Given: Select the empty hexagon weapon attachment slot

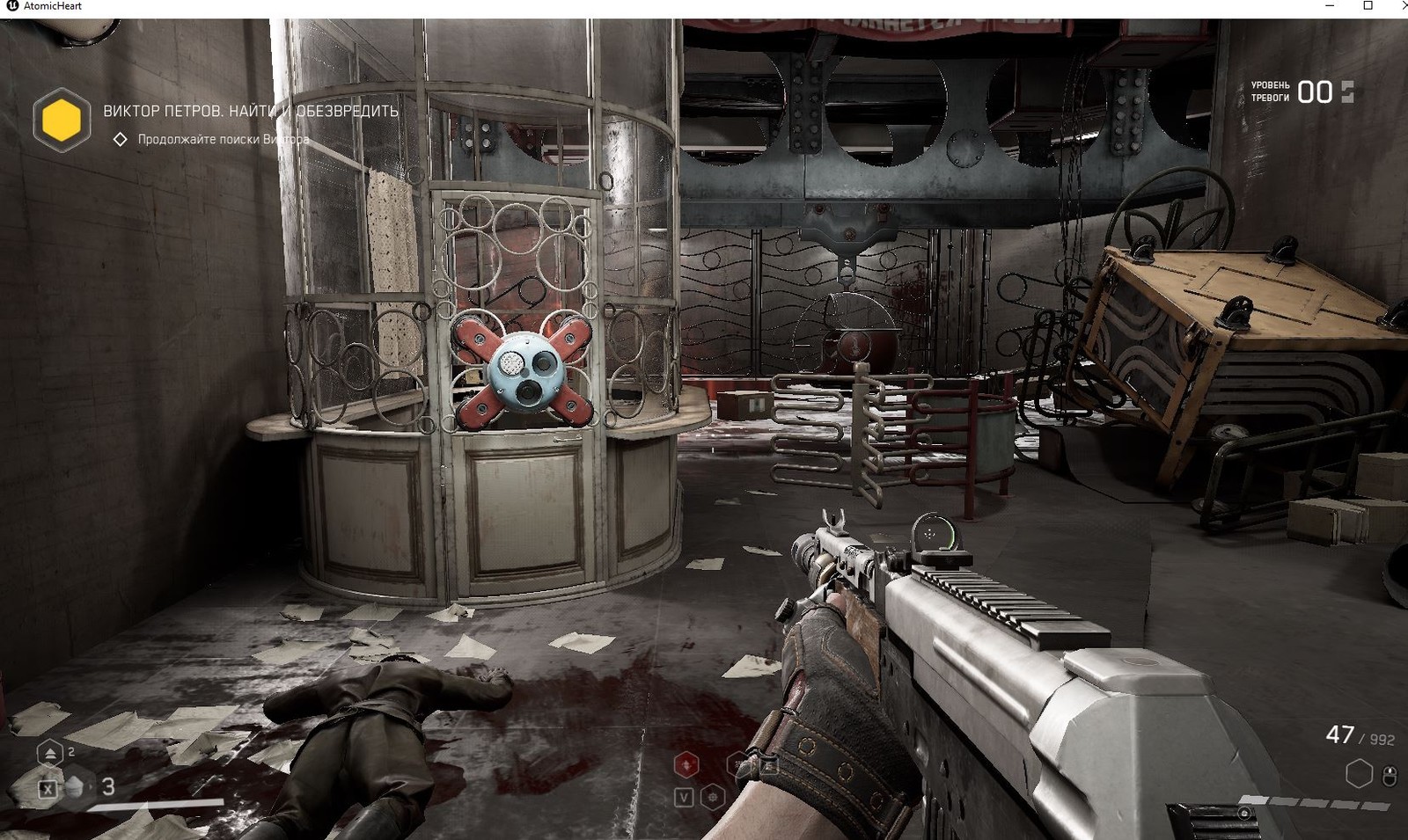Looking at the screenshot, I should point(1359,774).
